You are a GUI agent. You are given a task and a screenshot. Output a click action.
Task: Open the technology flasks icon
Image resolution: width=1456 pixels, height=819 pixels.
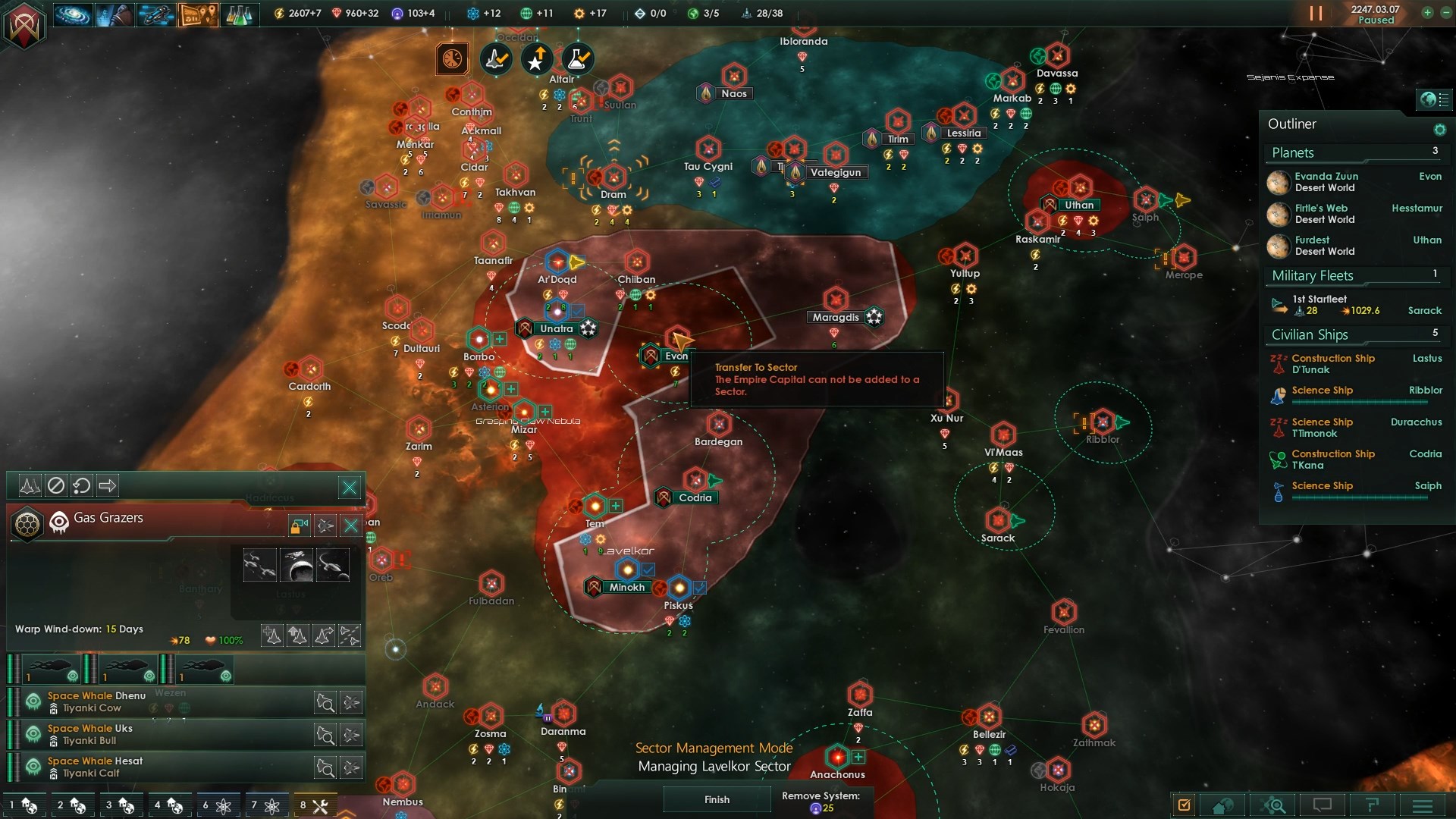click(x=239, y=14)
